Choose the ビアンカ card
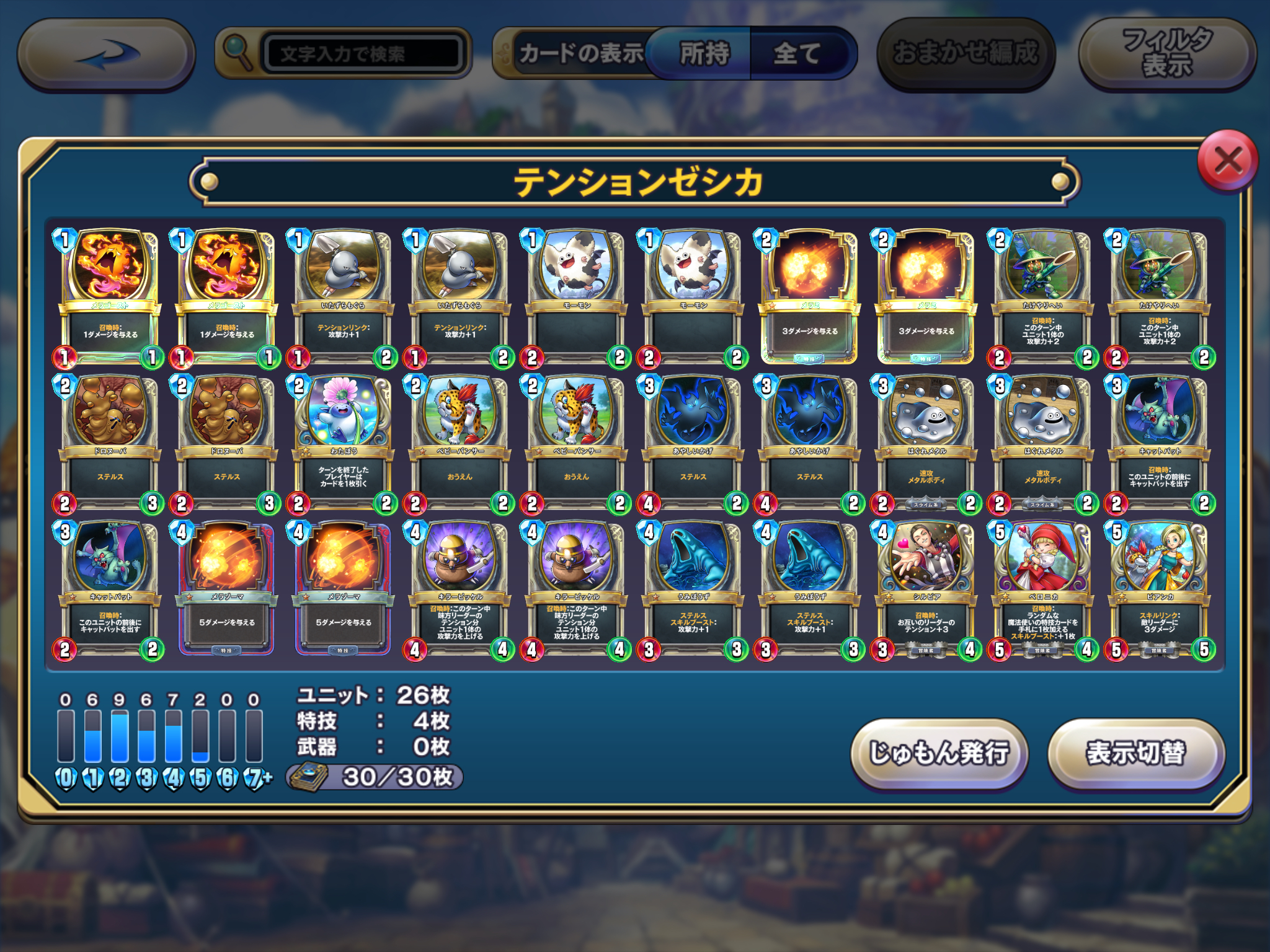Image resolution: width=1270 pixels, height=952 pixels. (x=1160, y=589)
